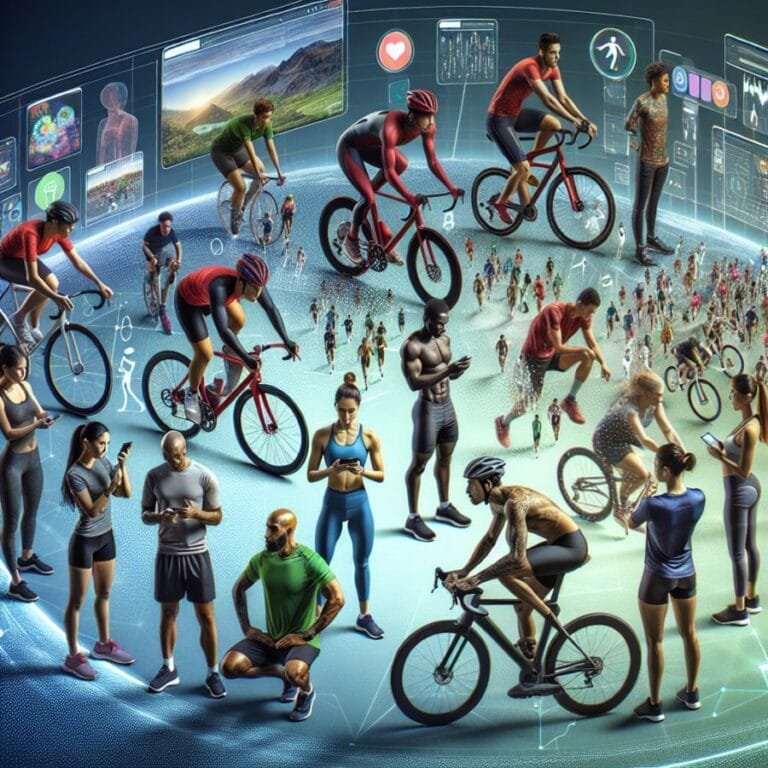768x768 pixels.
Task: Open the translucent body anatomy panel
Action: click(x=117, y=123)
